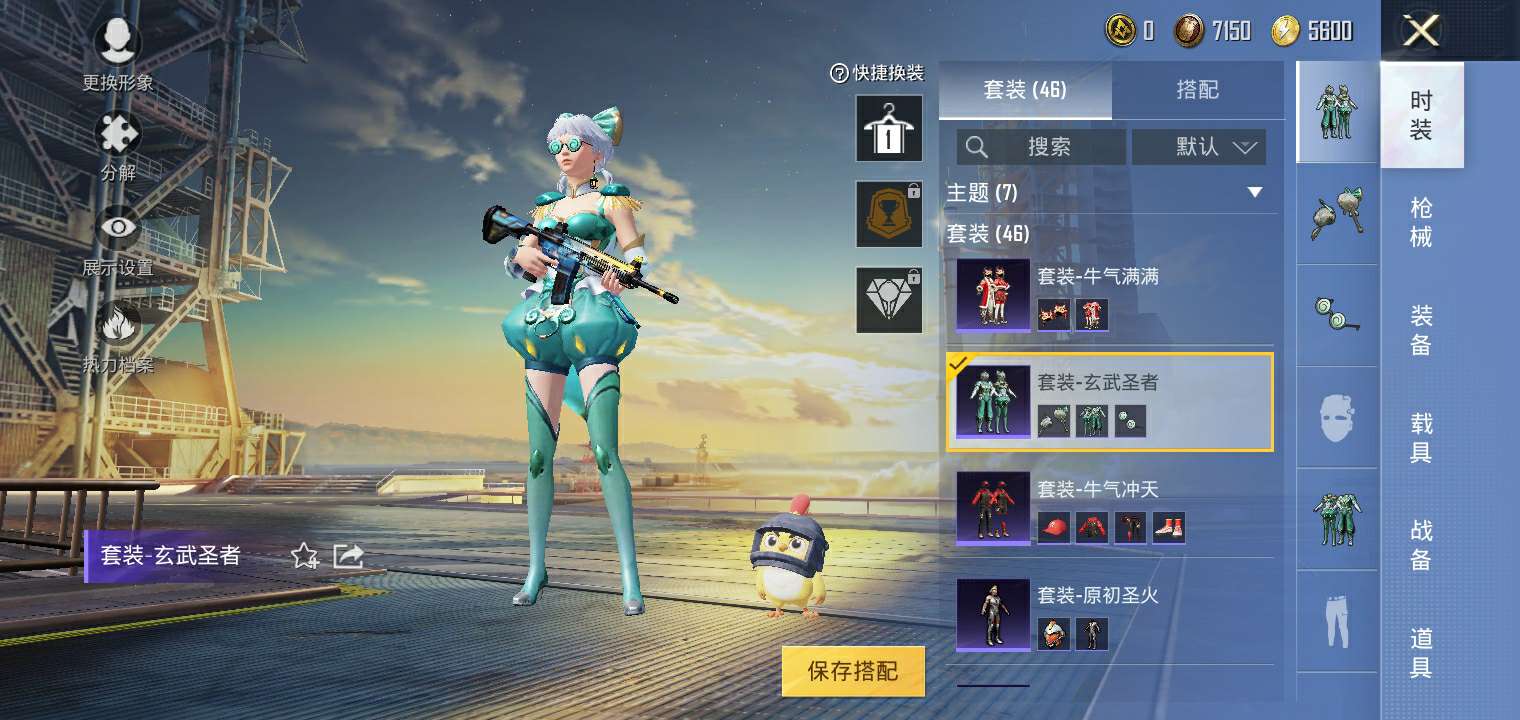Toggle 展示设置 display settings eye
1520x720 pixels.
click(117, 227)
